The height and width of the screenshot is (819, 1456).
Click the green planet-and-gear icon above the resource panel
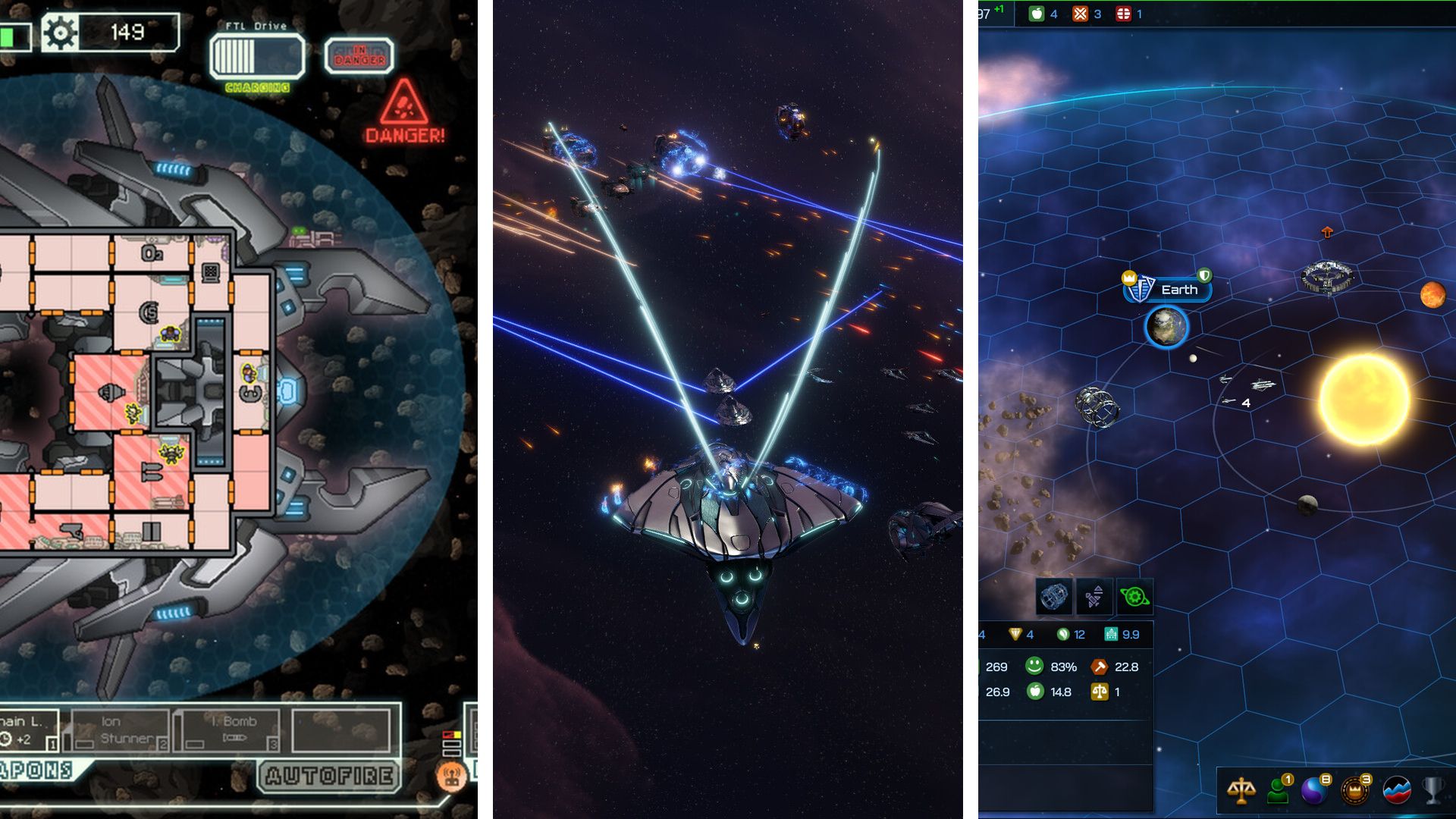[1133, 598]
